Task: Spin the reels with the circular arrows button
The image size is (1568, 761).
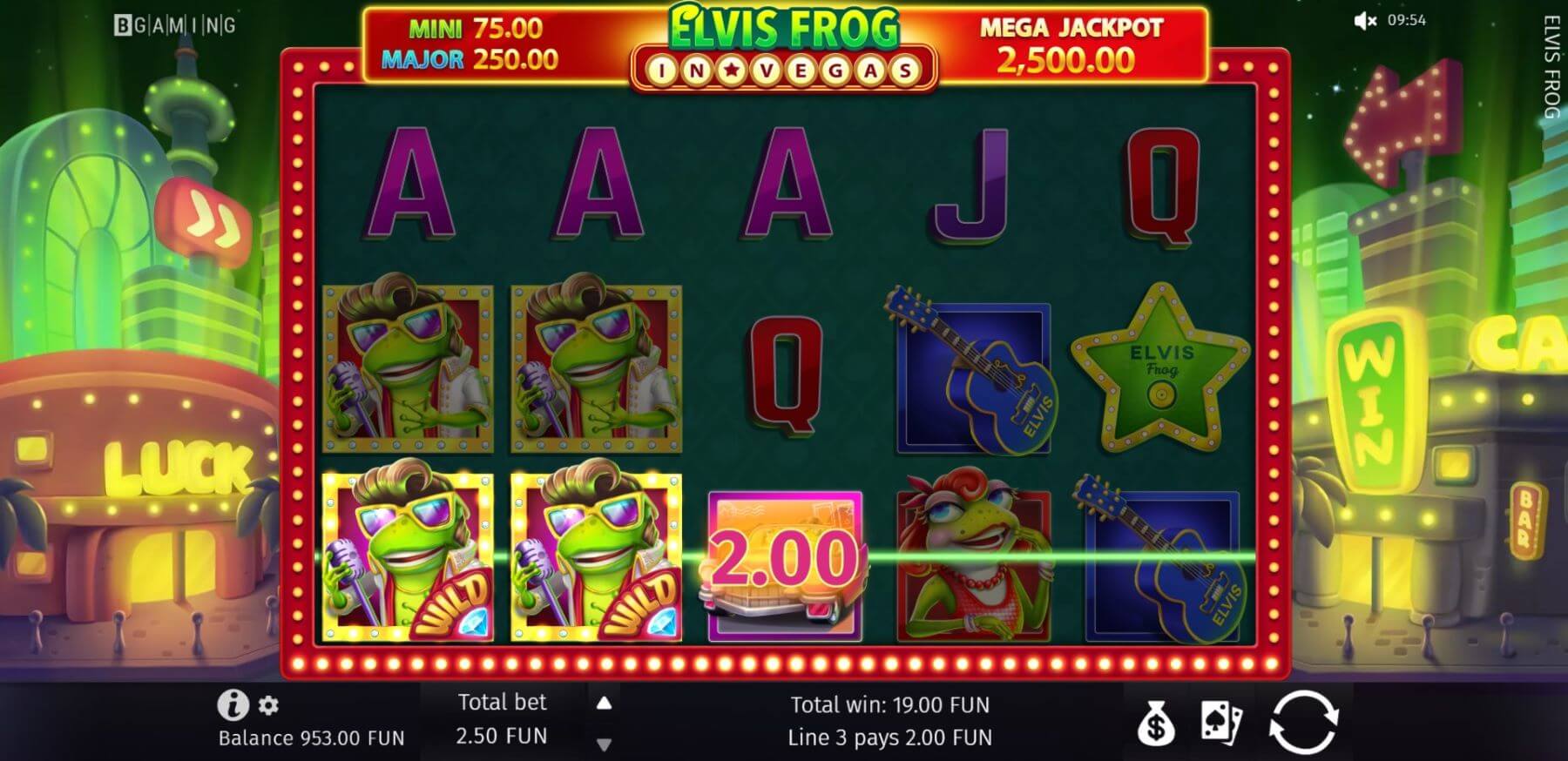Action: tap(1302, 722)
